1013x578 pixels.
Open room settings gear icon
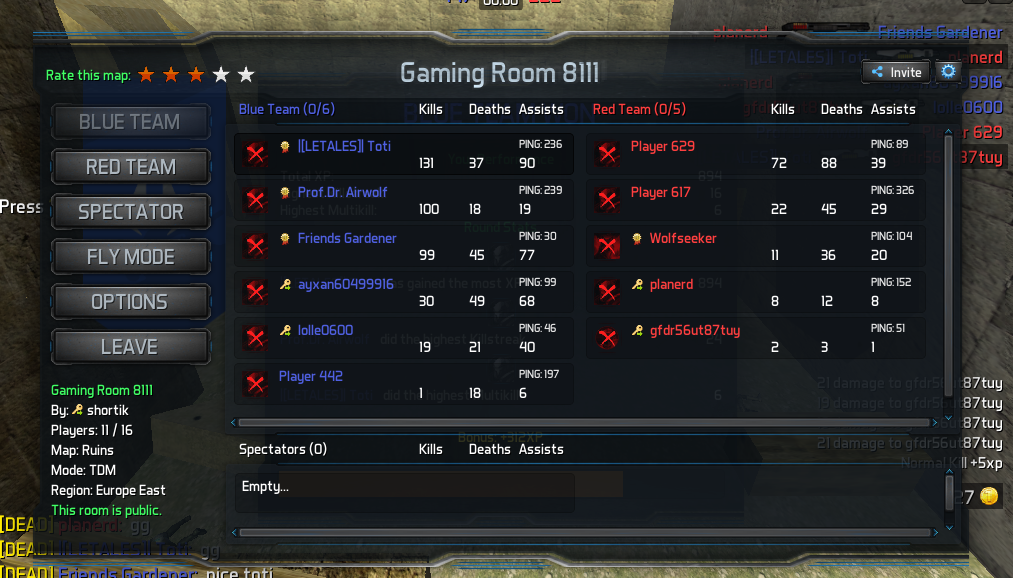point(948,72)
